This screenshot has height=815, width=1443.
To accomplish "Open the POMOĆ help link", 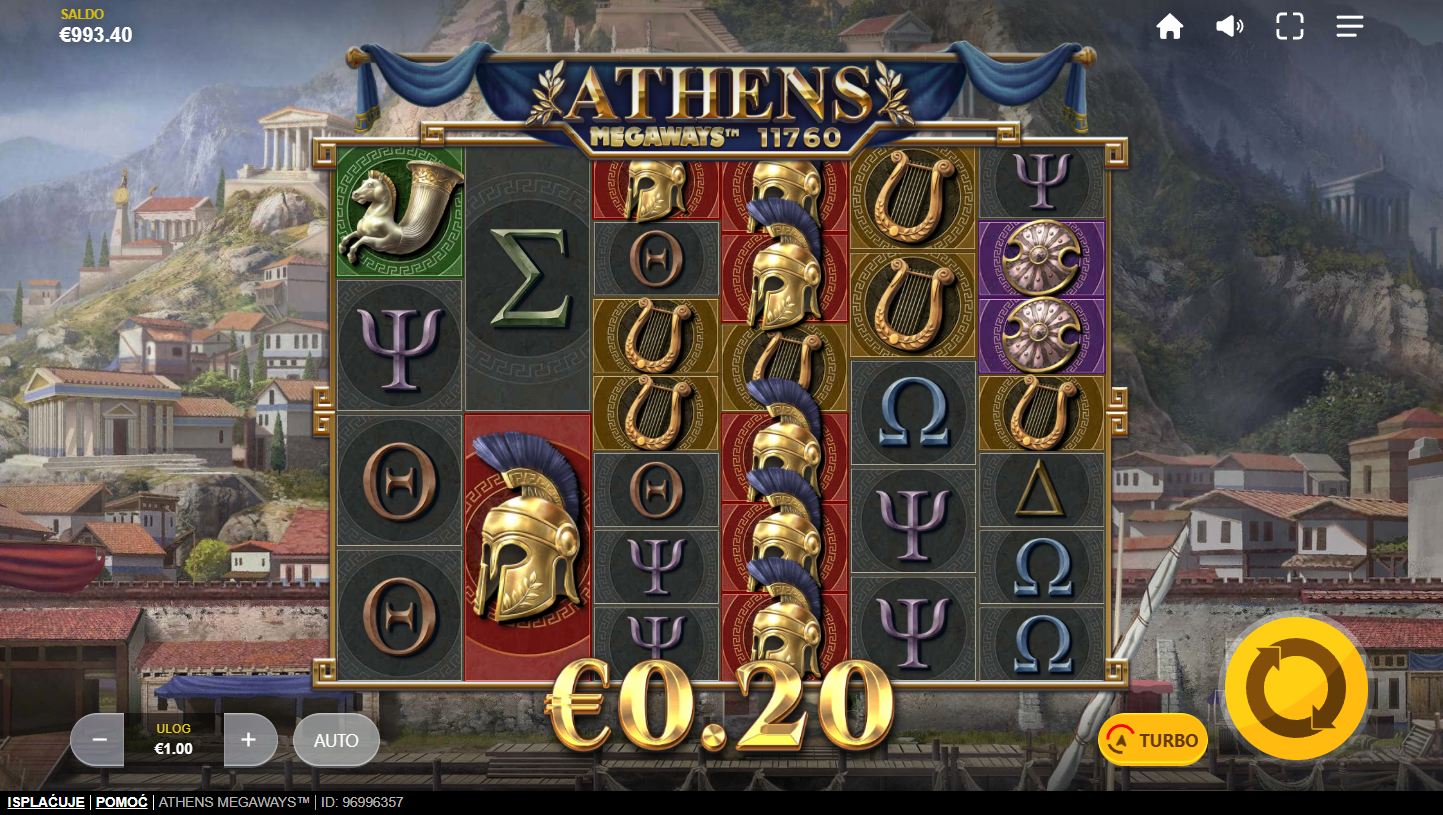I will (x=122, y=802).
